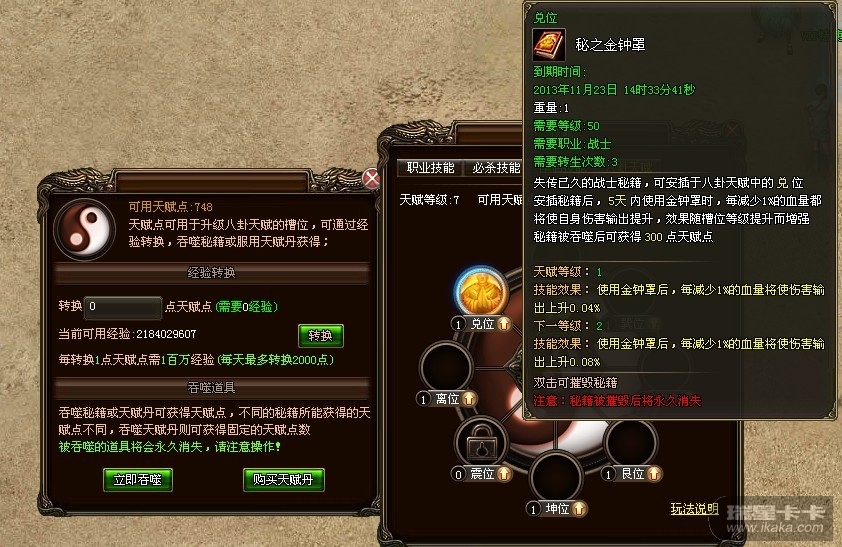The image size is (842, 547).
Task: Click the 转换 convert button
Action: point(320,335)
